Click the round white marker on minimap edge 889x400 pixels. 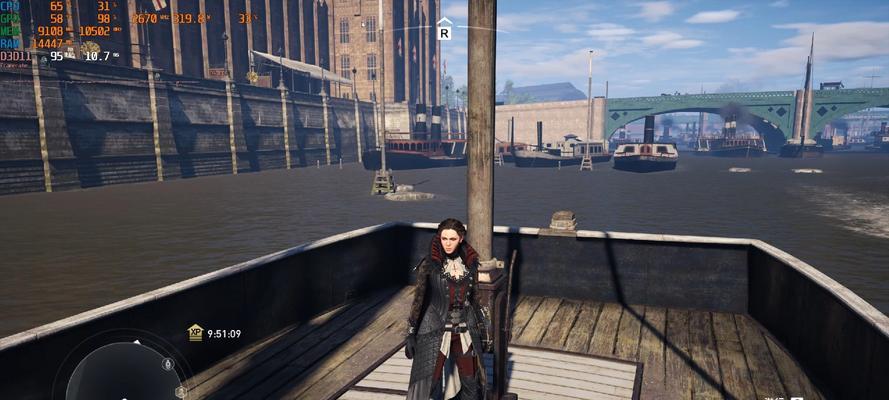point(167,362)
